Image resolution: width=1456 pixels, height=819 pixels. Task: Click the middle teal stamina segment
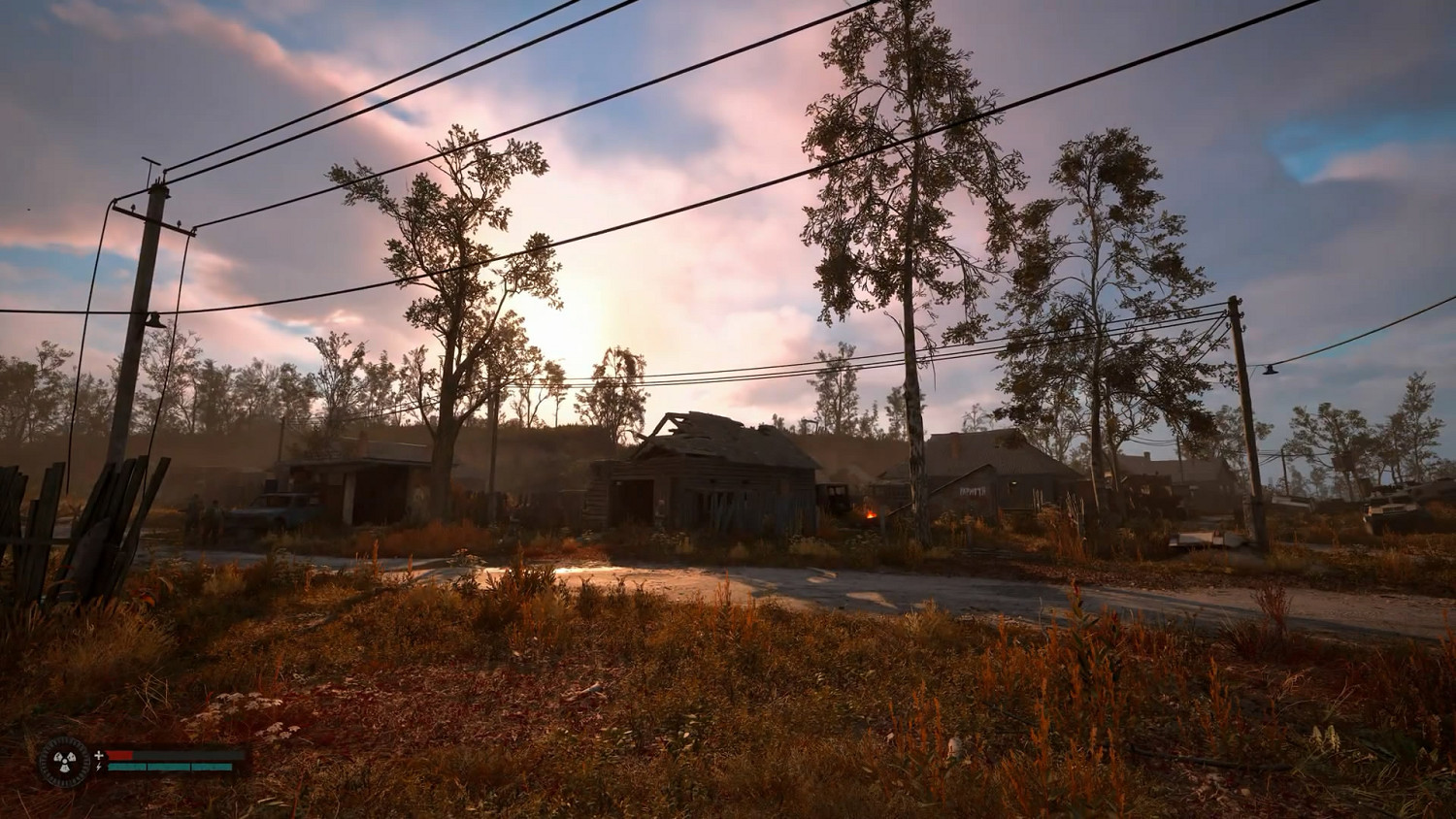[x=169, y=767]
